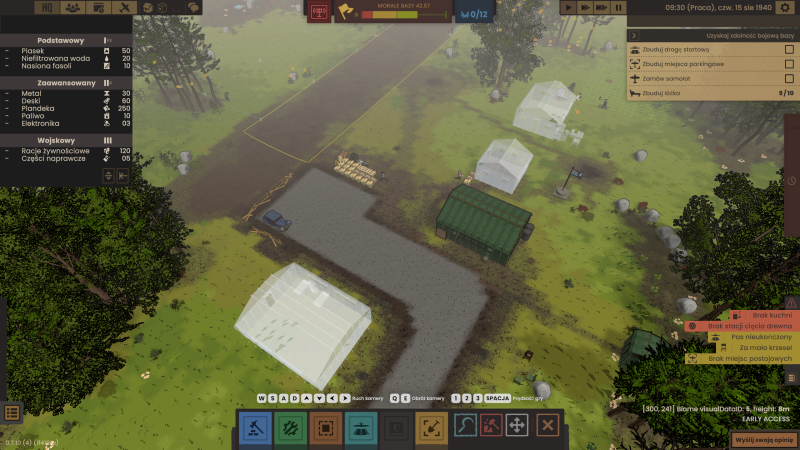Pause the game
800x450 pixels.
pos(619,7)
